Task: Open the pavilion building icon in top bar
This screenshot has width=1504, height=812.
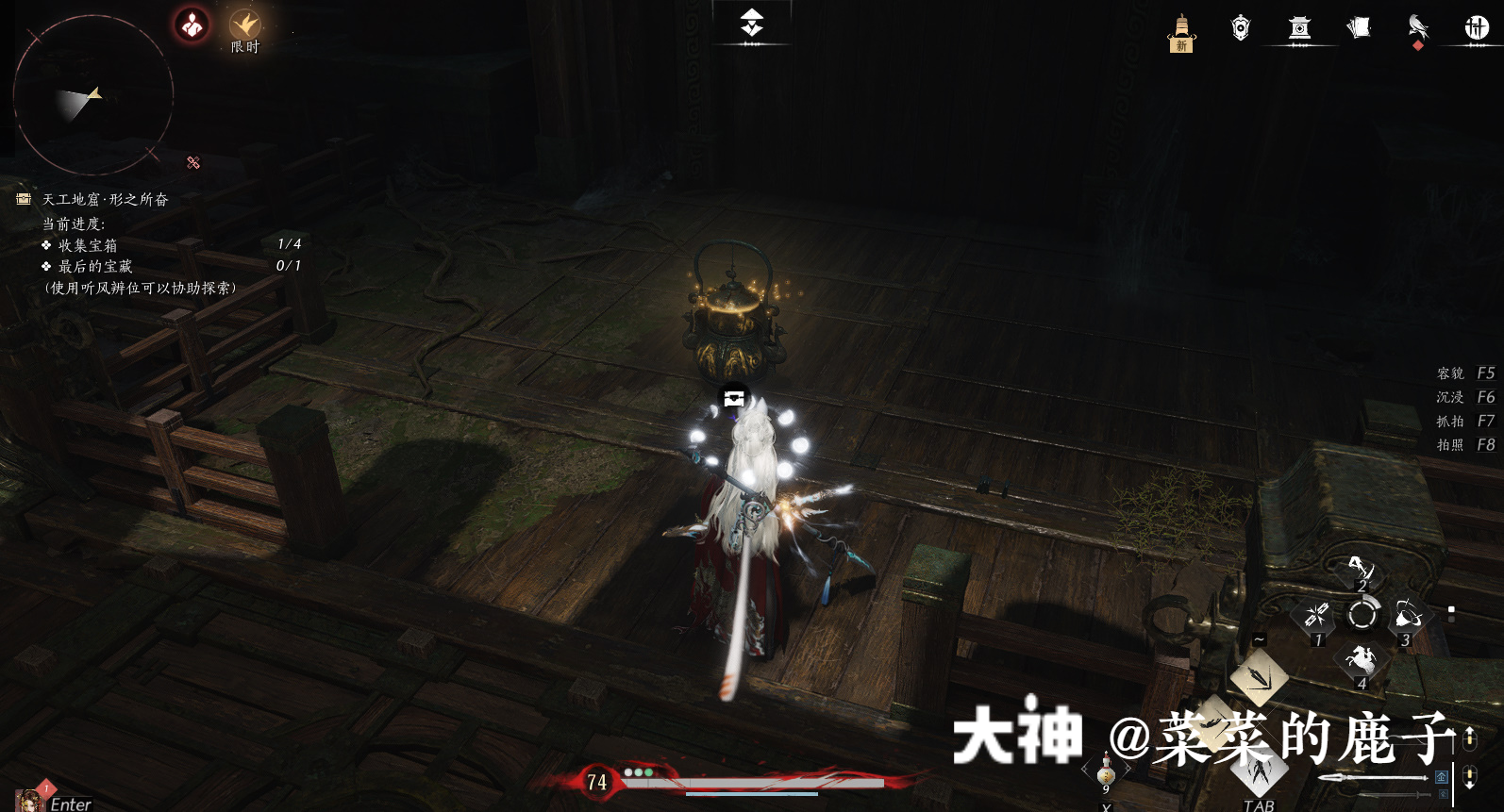Action: pyautogui.click(x=1297, y=26)
